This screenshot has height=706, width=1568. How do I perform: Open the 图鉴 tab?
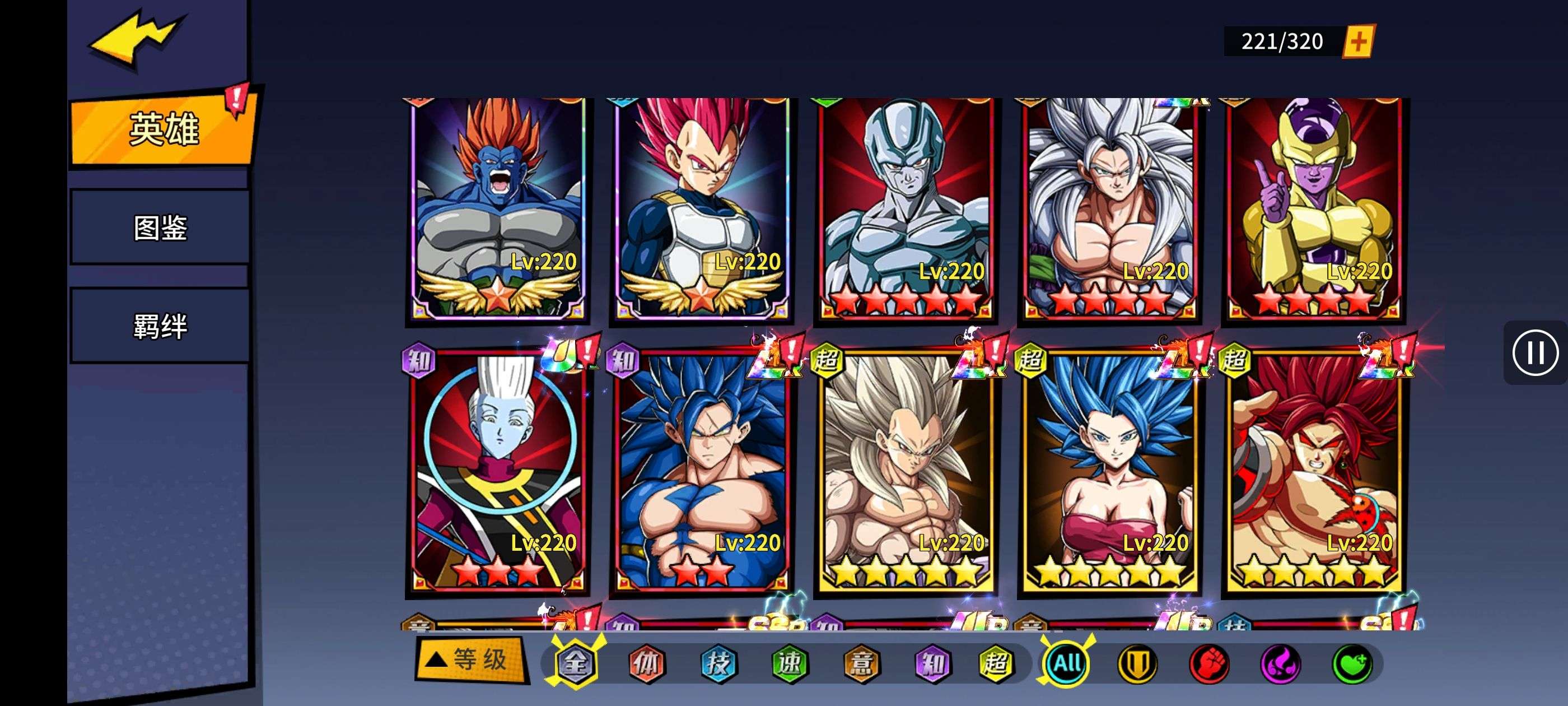pos(160,228)
